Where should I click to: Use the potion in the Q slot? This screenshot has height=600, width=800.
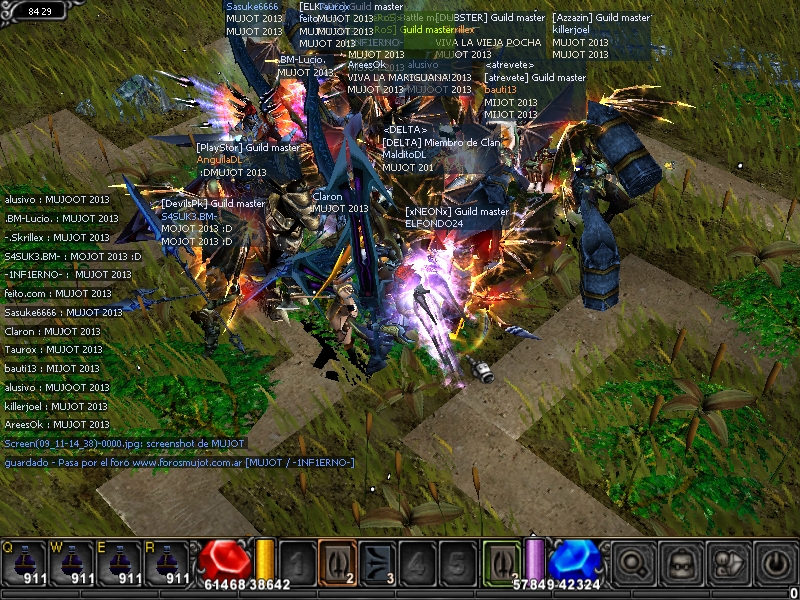point(24,563)
